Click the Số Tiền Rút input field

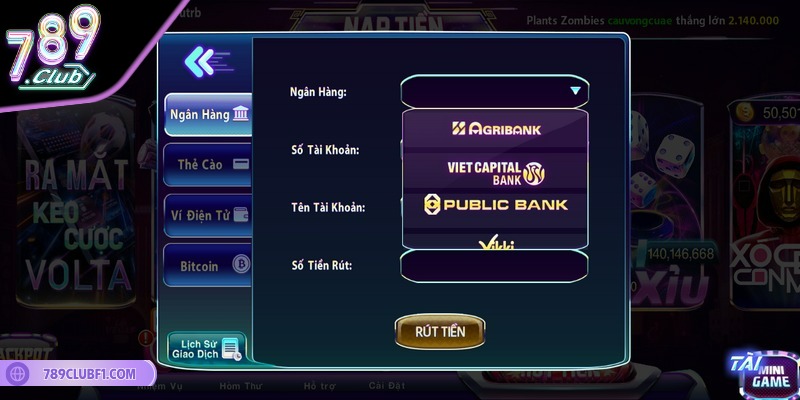(x=494, y=266)
